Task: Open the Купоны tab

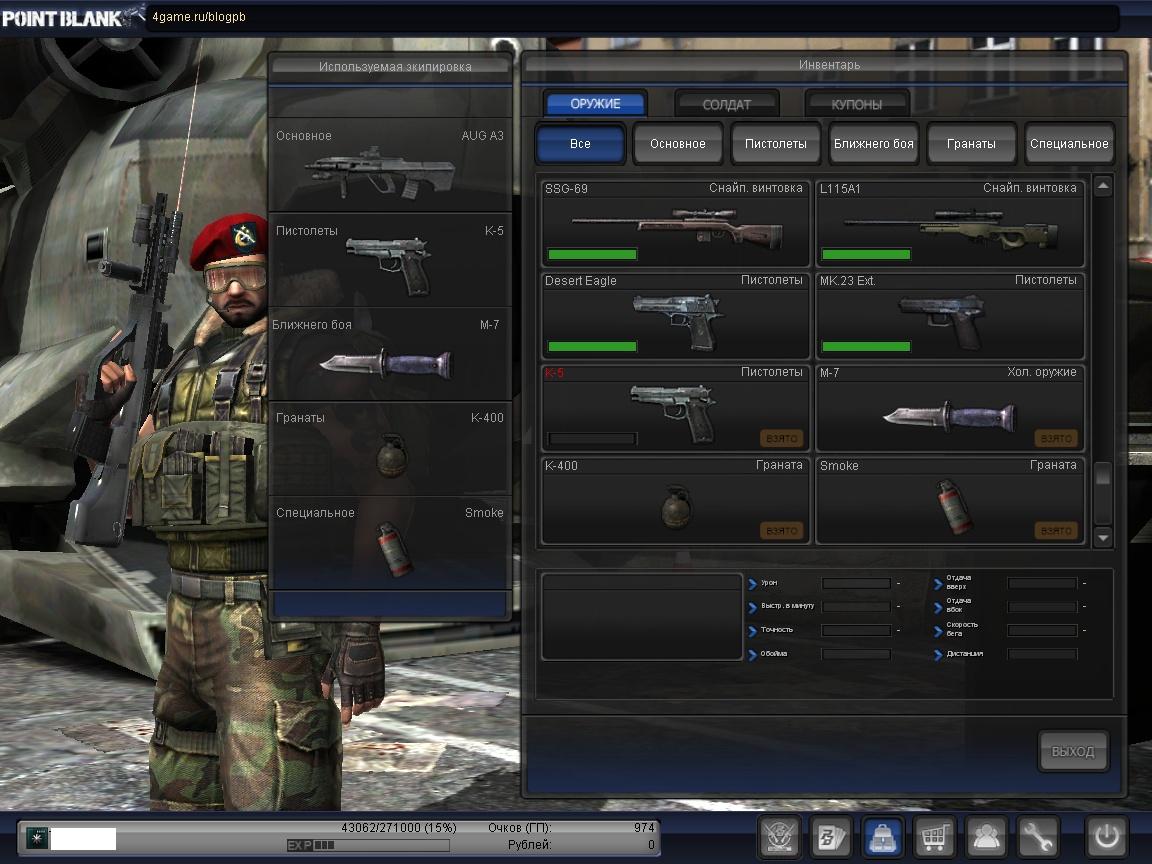Action: [x=857, y=104]
